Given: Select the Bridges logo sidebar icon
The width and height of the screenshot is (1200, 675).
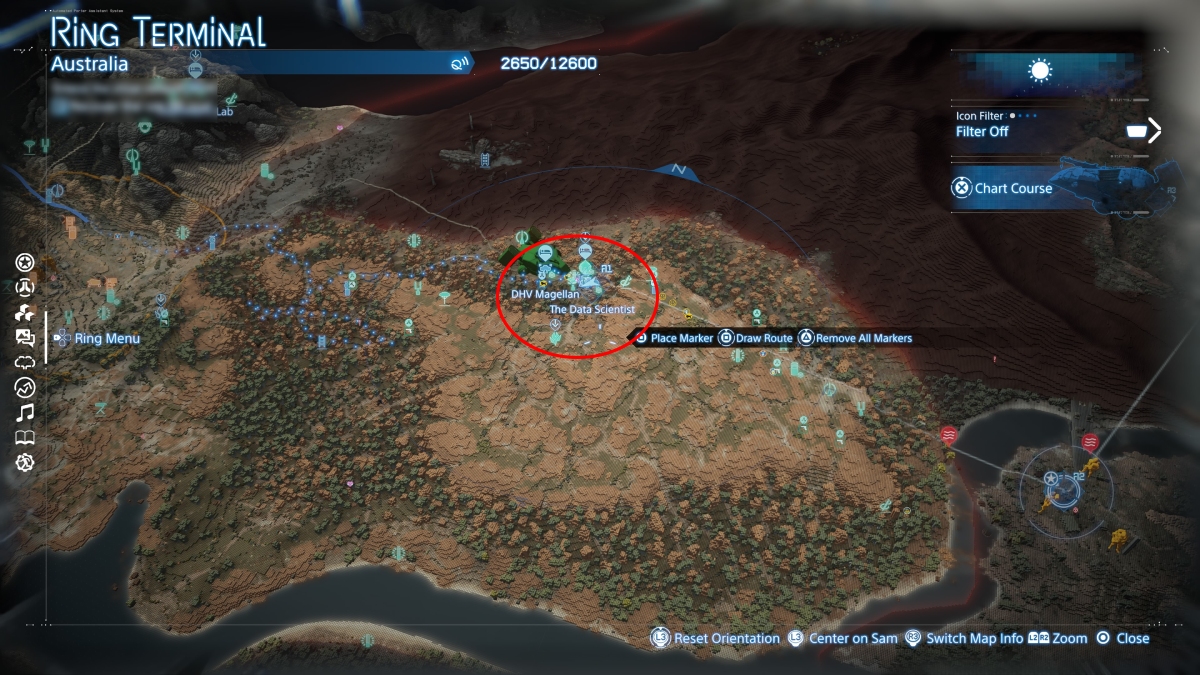Looking at the screenshot, I should pos(26,288).
